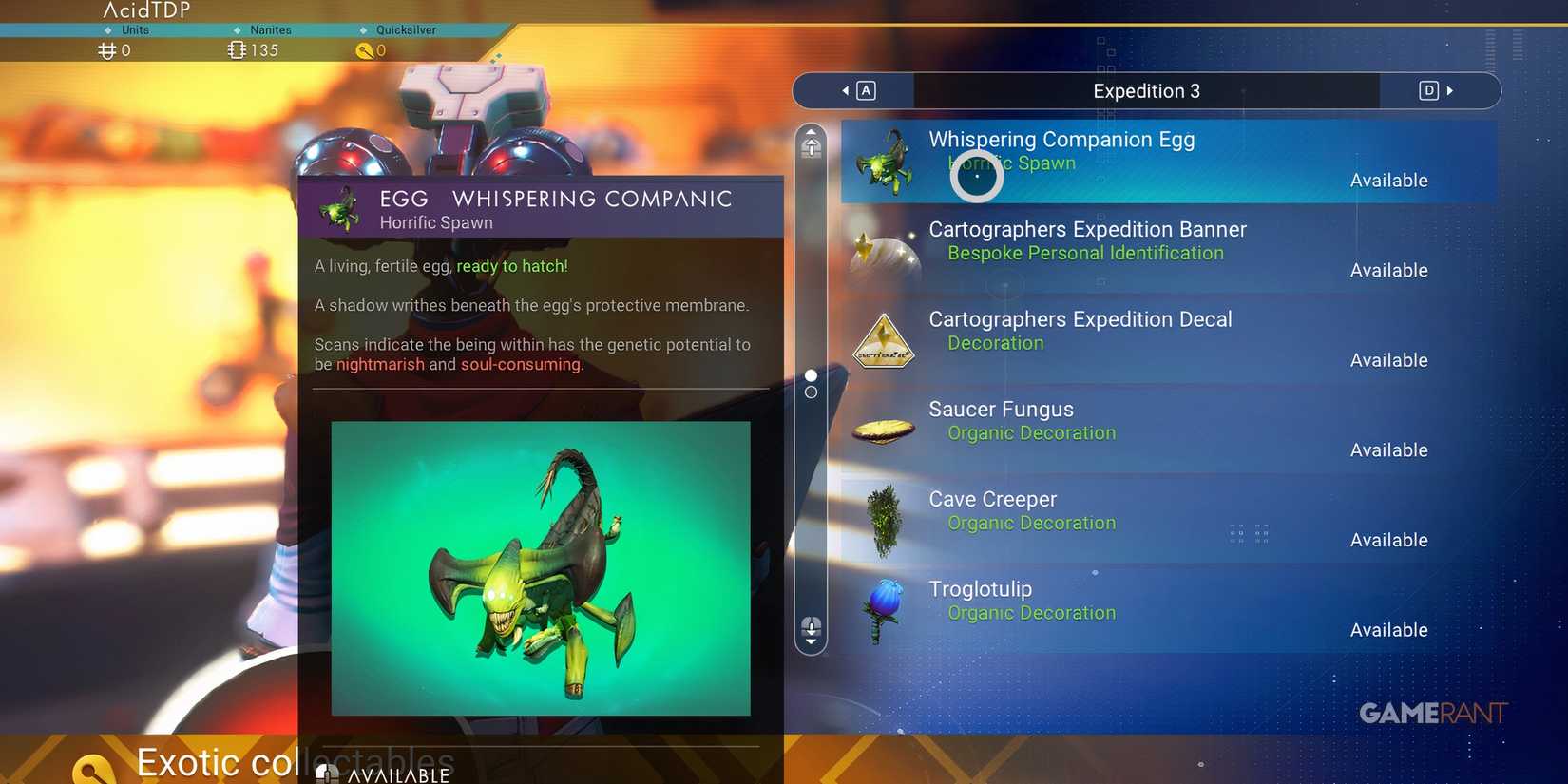Click Available next to Troglotulip
Image resolution: width=1568 pixels, height=784 pixels.
point(1389,629)
